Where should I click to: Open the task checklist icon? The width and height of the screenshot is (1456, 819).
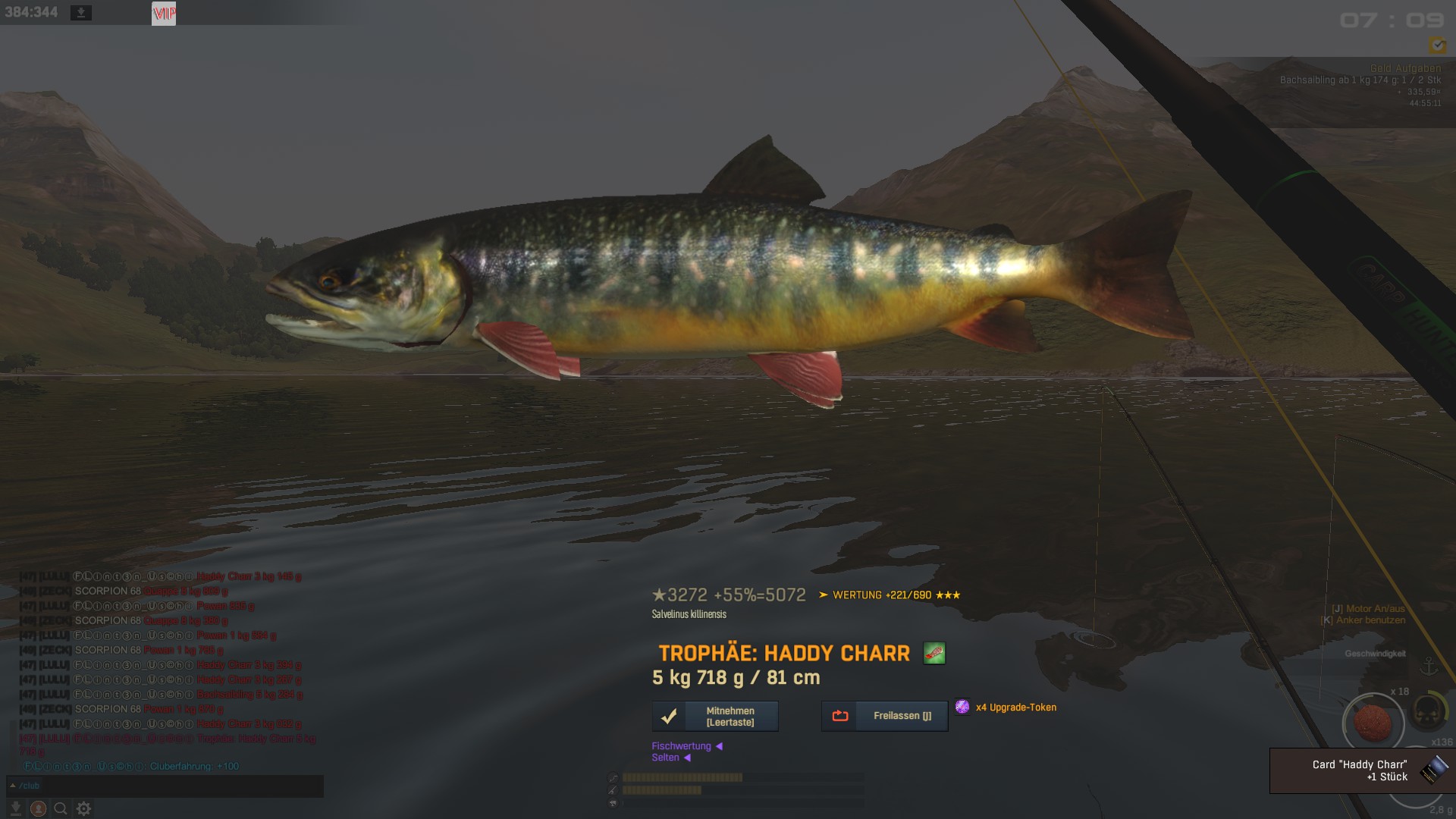point(1437,45)
